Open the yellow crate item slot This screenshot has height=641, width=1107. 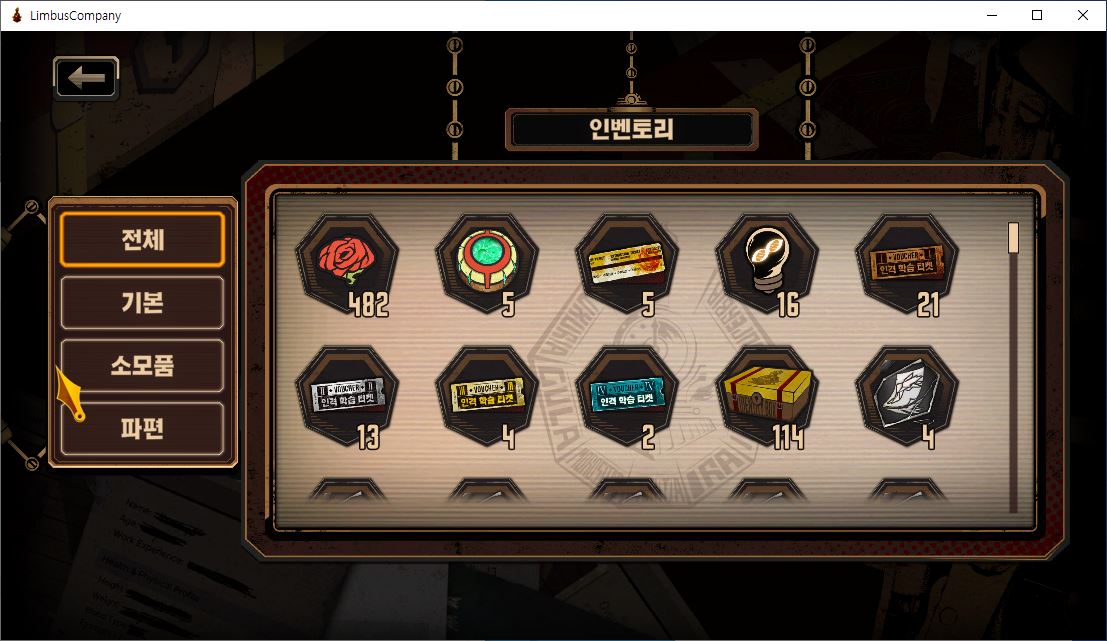pyautogui.click(x=766, y=397)
